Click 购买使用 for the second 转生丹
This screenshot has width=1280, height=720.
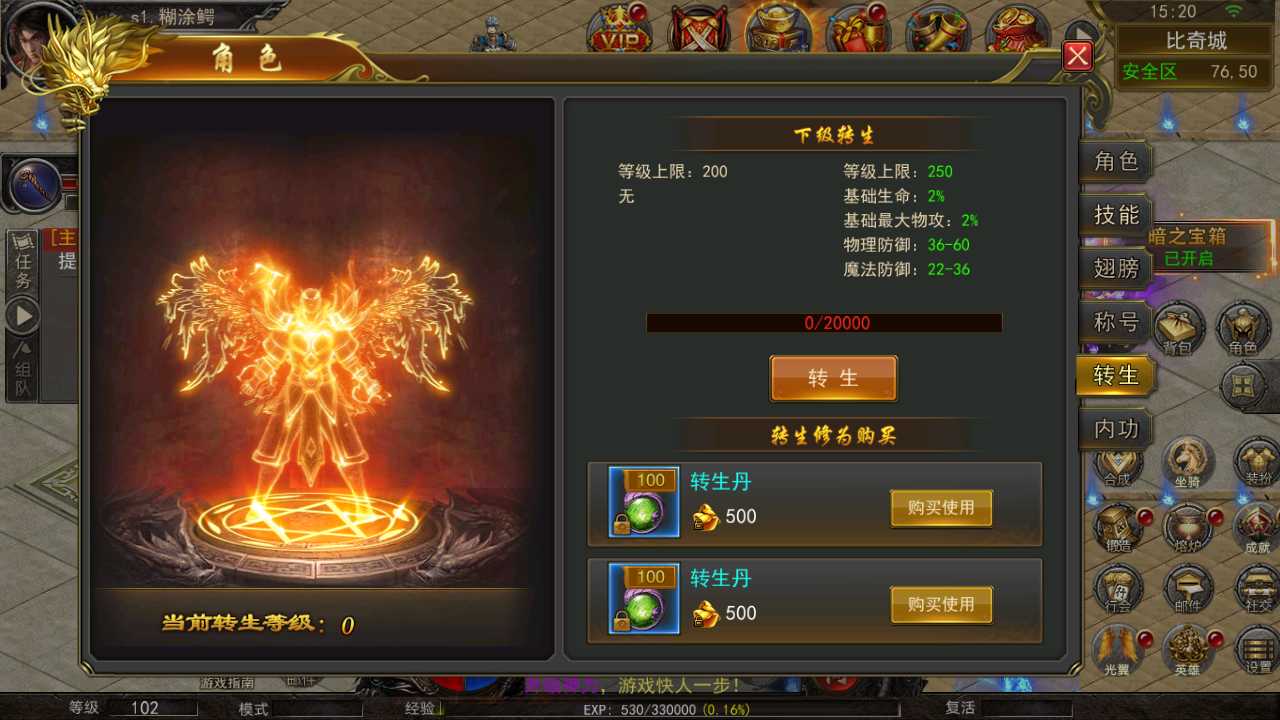pos(940,604)
